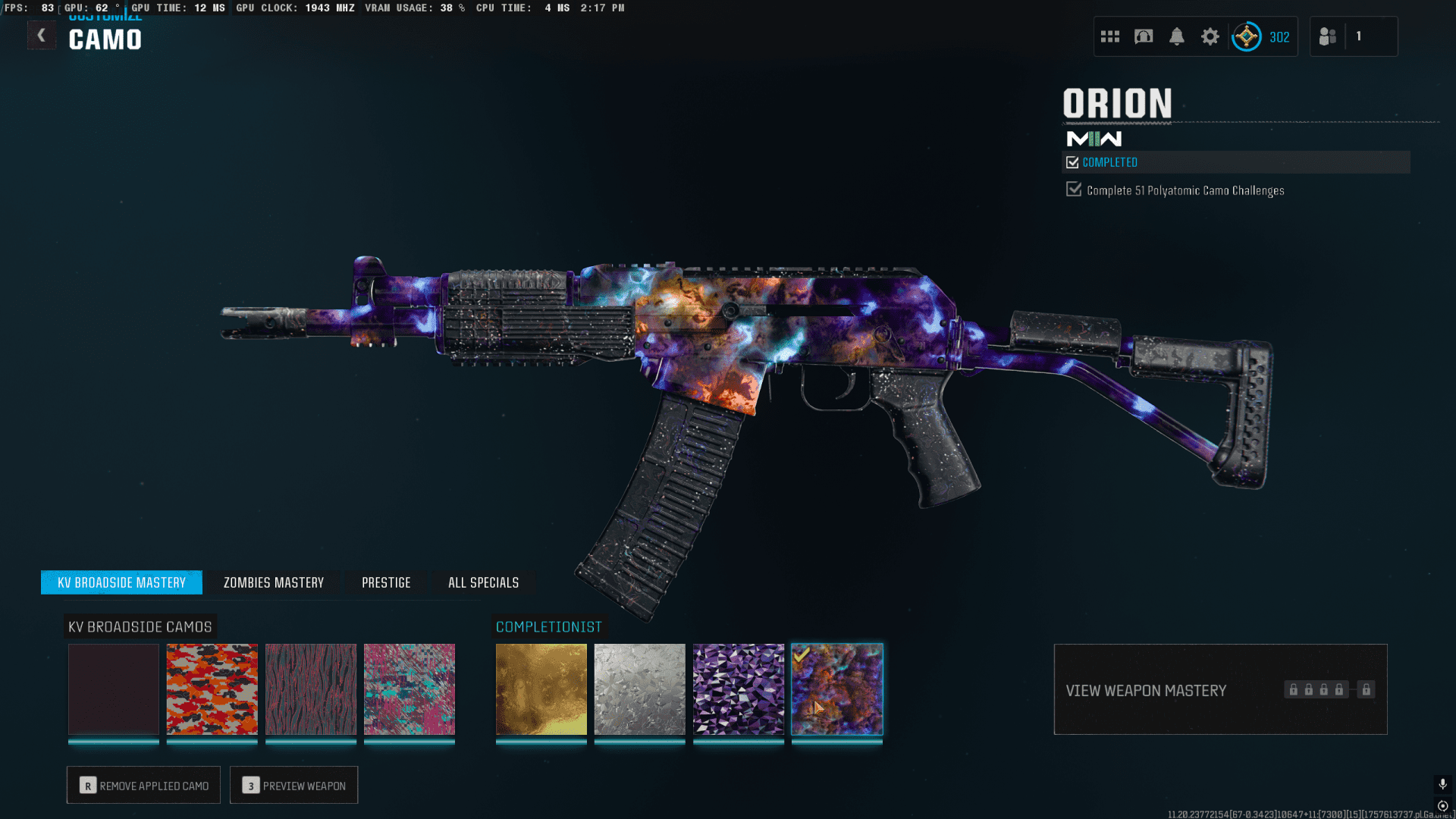Open settings with the gear icon
The width and height of the screenshot is (1456, 819).
click(1210, 36)
